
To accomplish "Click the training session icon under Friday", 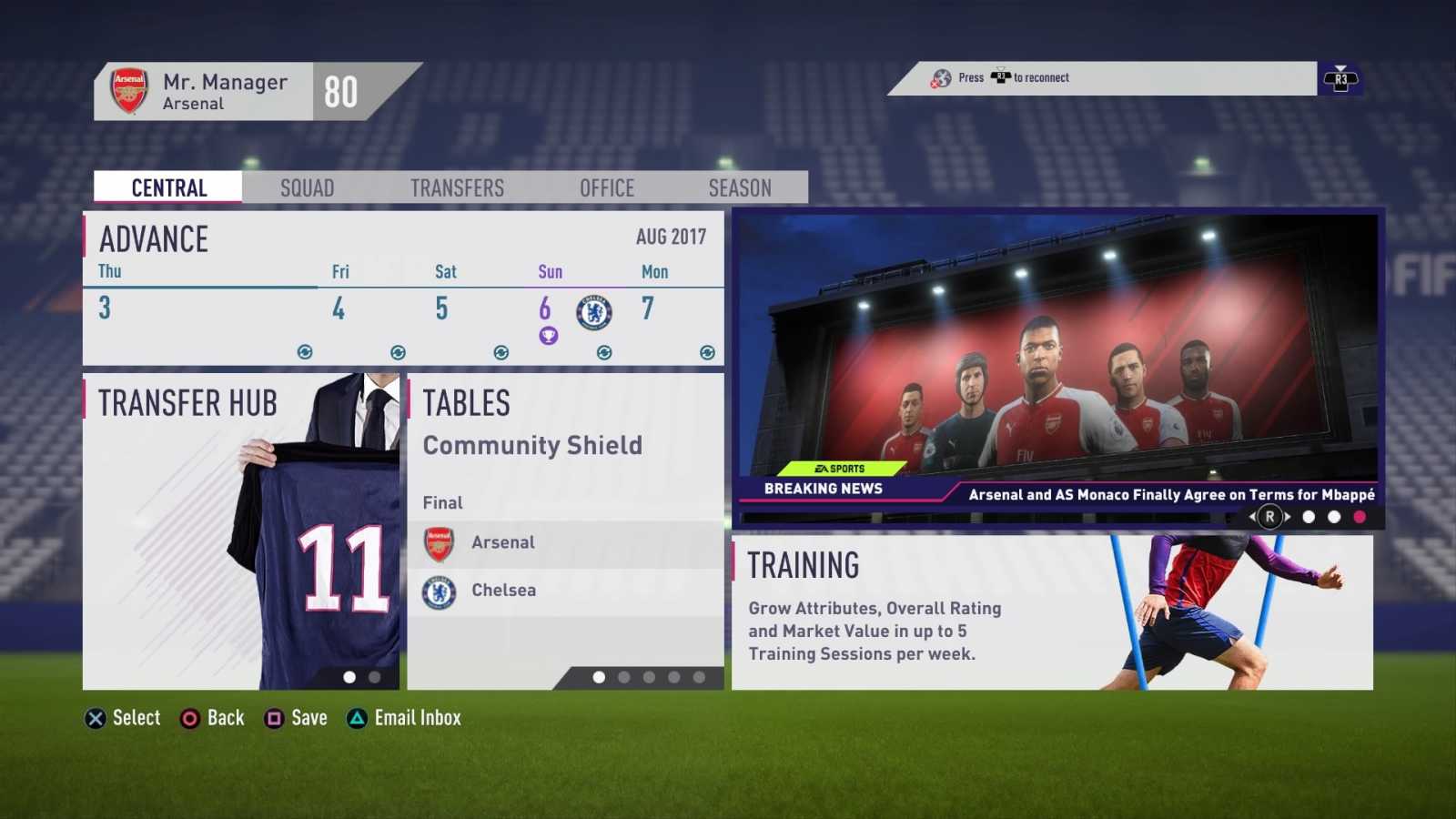I will click(399, 351).
